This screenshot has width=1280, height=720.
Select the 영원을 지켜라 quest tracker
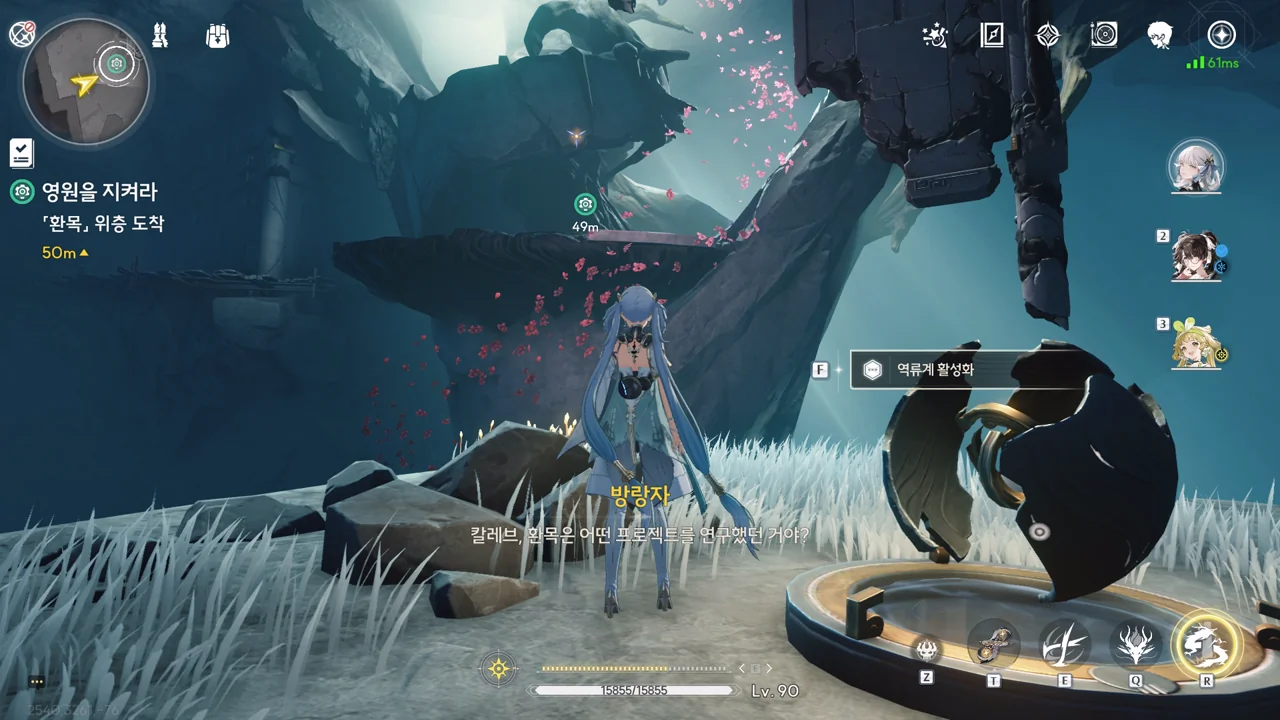(x=98, y=192)
